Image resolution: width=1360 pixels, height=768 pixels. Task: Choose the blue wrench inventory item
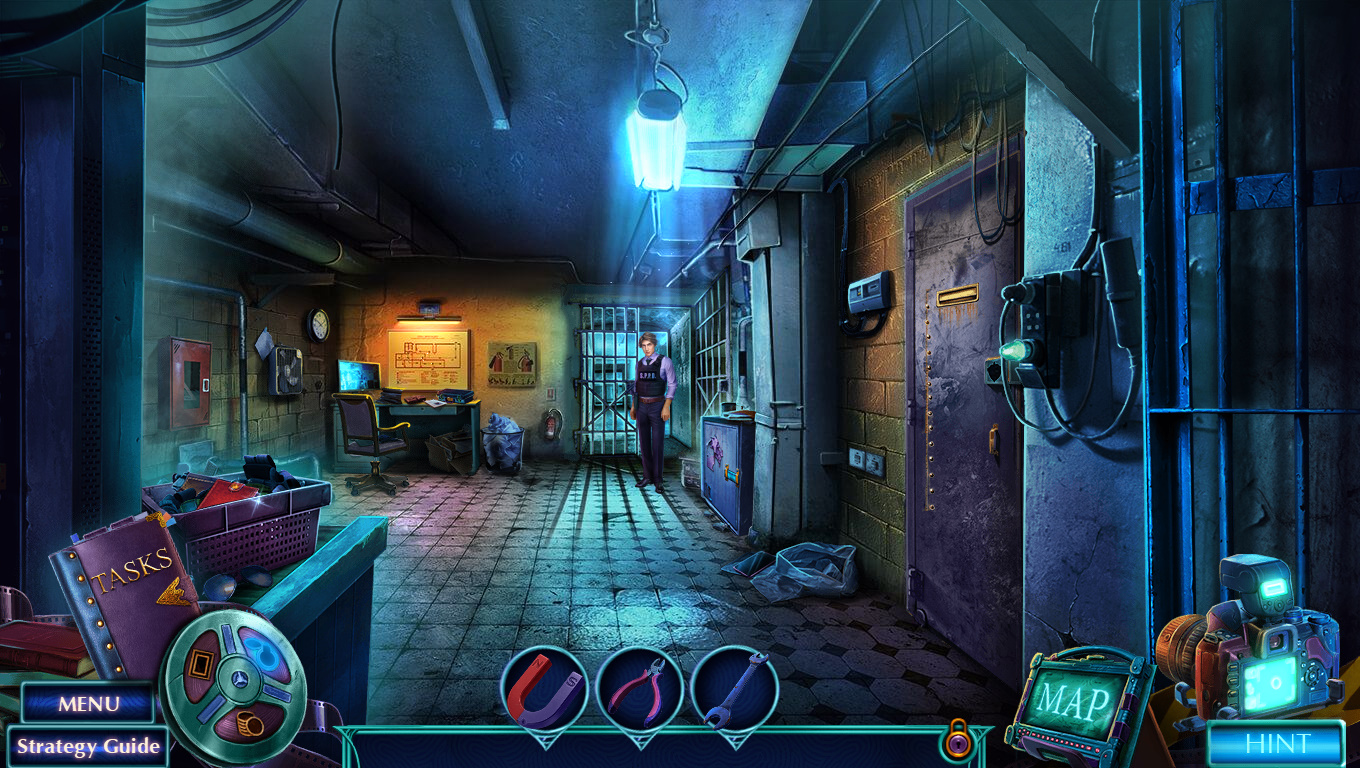click(x=734, y=689)
